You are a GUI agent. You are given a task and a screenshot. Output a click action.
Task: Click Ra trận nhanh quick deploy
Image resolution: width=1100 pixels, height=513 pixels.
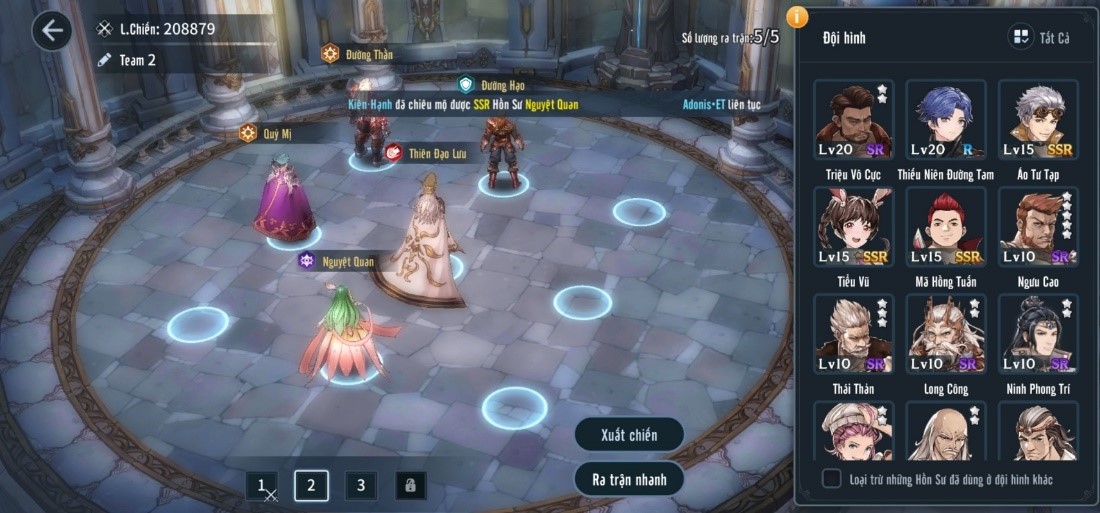pyautogui.click(x=629, y=479)
